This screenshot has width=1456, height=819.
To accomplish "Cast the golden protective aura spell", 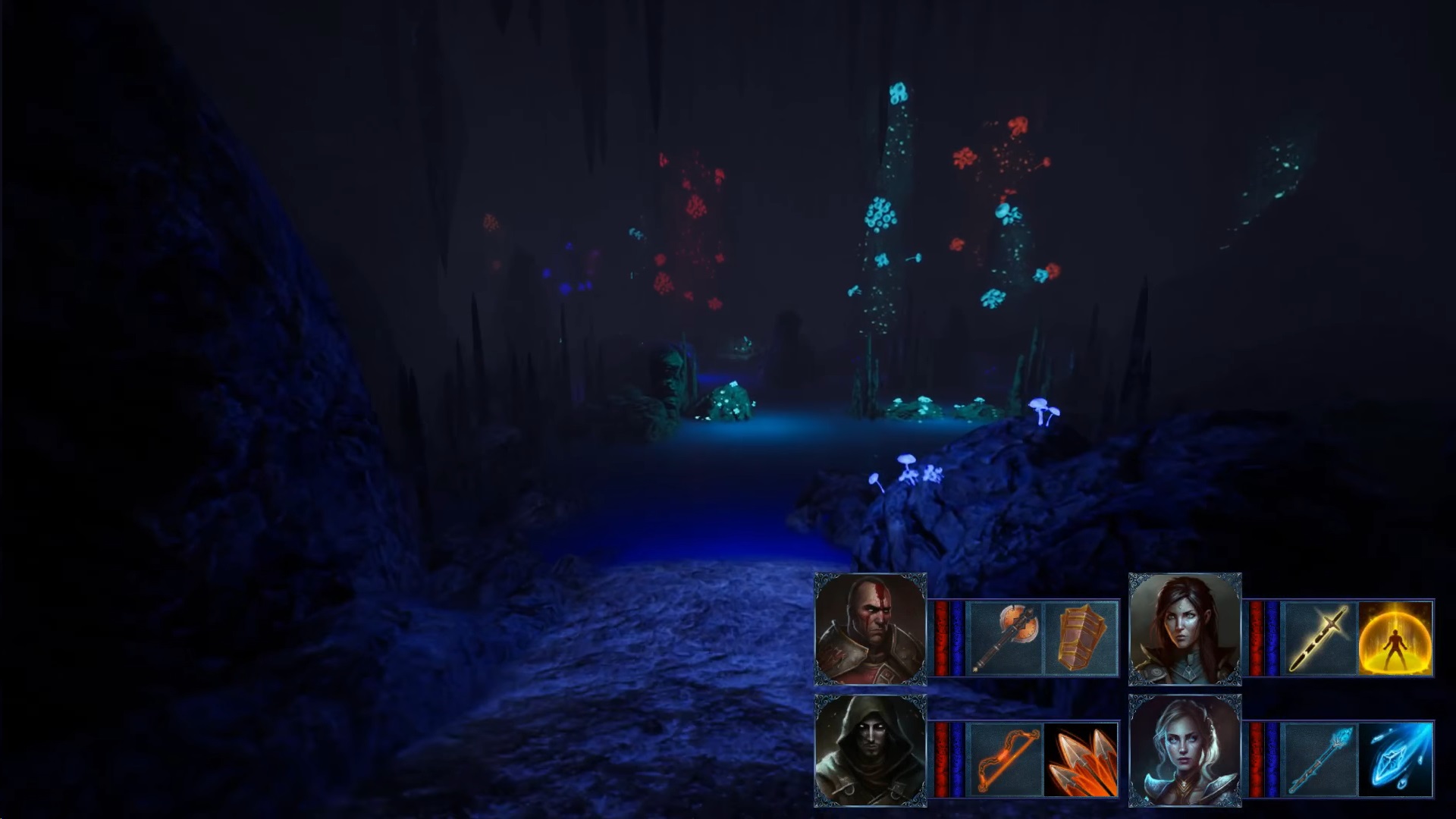I will 1395,638.
